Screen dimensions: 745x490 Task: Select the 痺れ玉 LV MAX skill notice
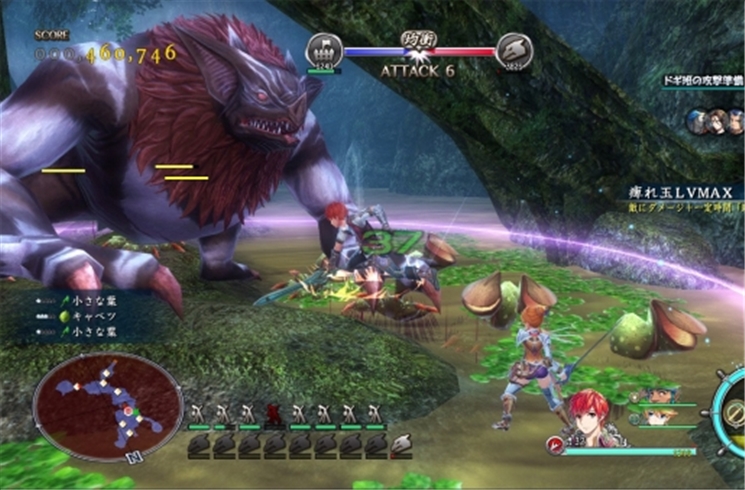click(678, 191)
